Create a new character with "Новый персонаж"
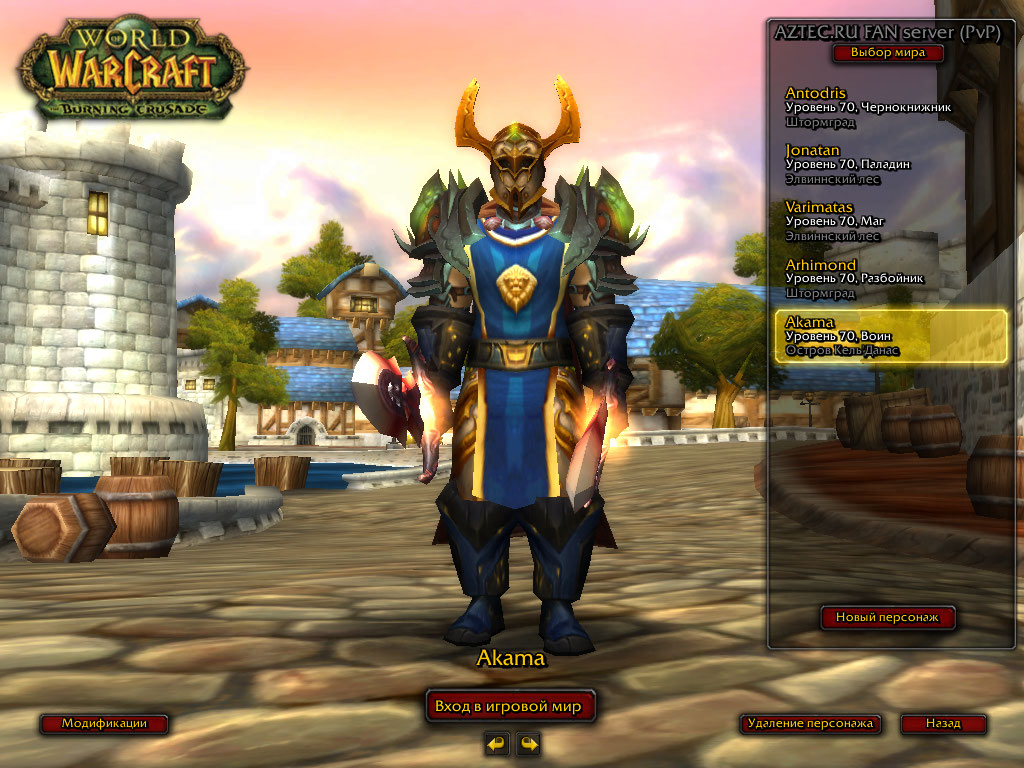The width and height of the screenshot is (1024, 768). (887, 618)
